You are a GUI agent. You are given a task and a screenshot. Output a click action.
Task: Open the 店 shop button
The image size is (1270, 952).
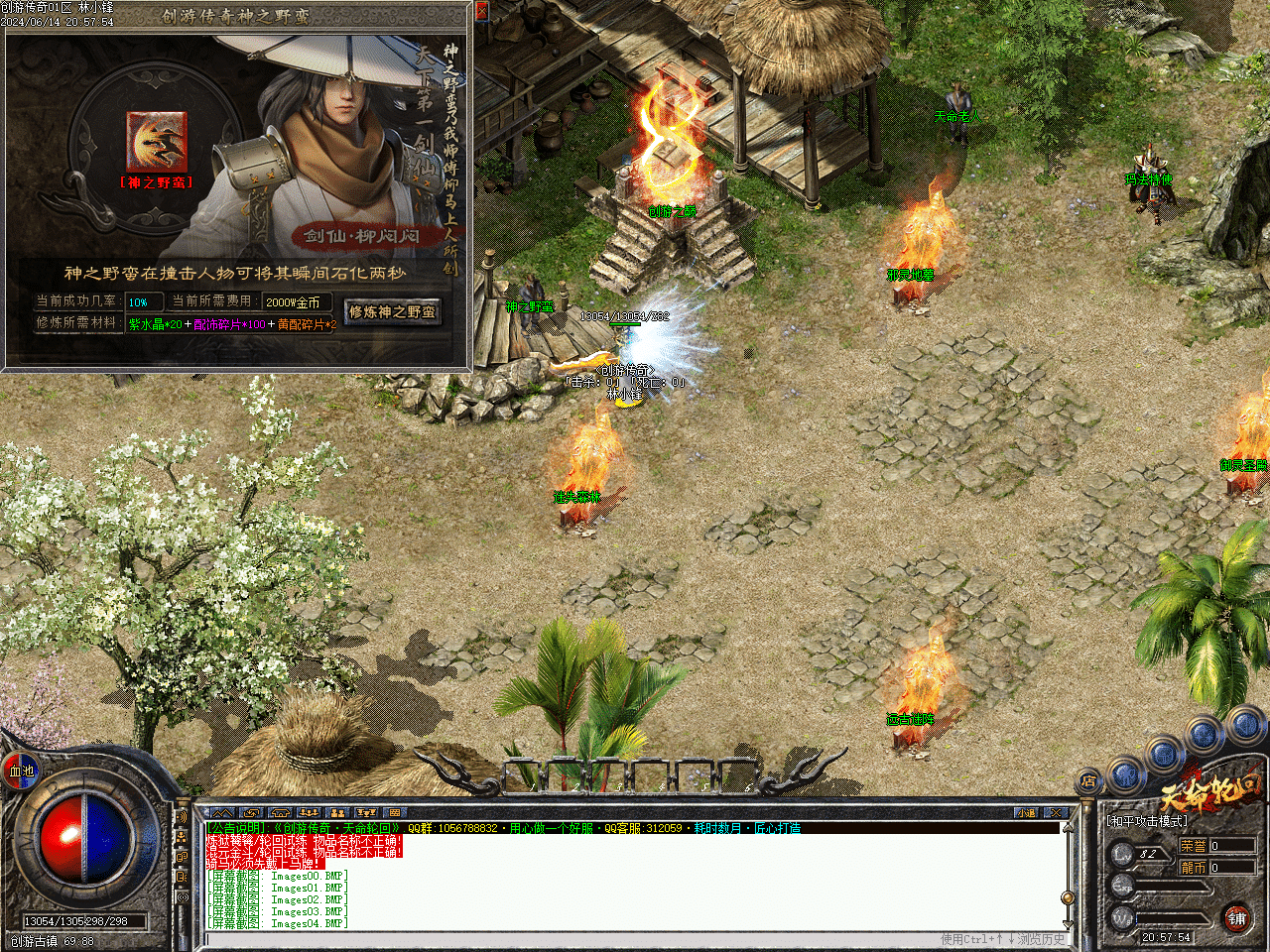click(1088, 780)
